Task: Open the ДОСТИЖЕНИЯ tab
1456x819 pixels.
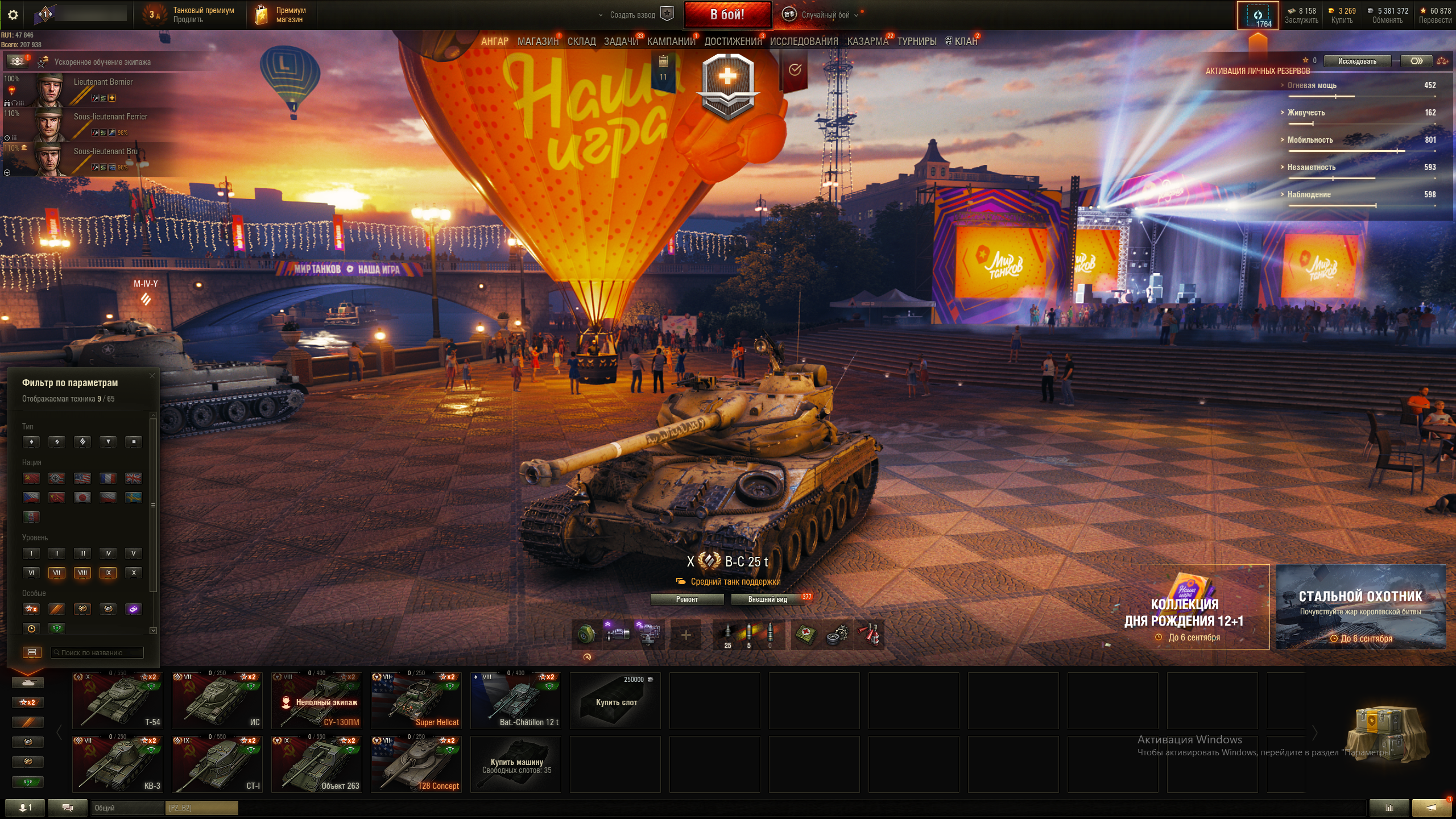Action: tap(733, 42)
